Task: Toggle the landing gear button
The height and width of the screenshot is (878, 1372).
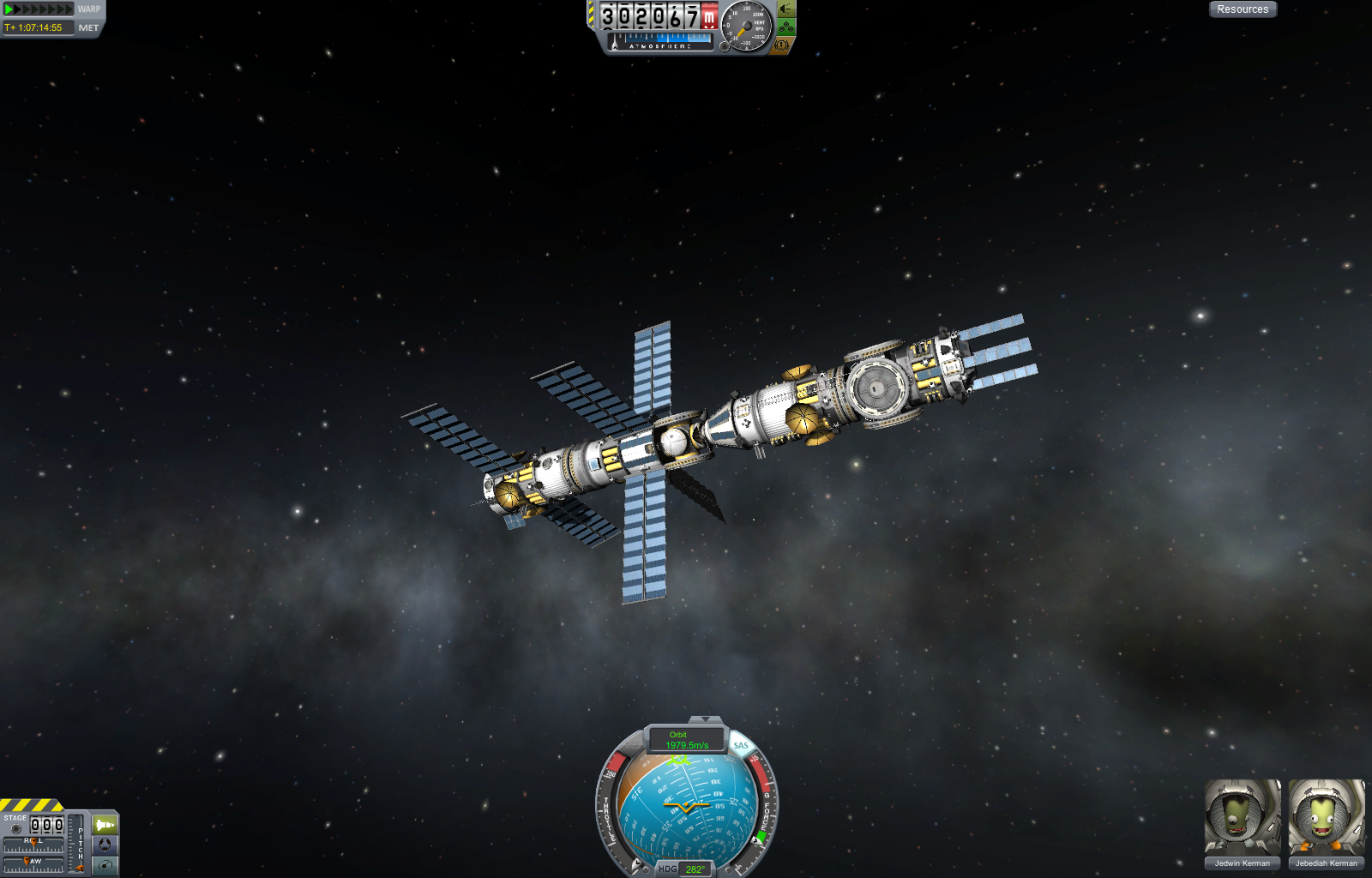Action: pyautogui.click(x=786, y=27)
